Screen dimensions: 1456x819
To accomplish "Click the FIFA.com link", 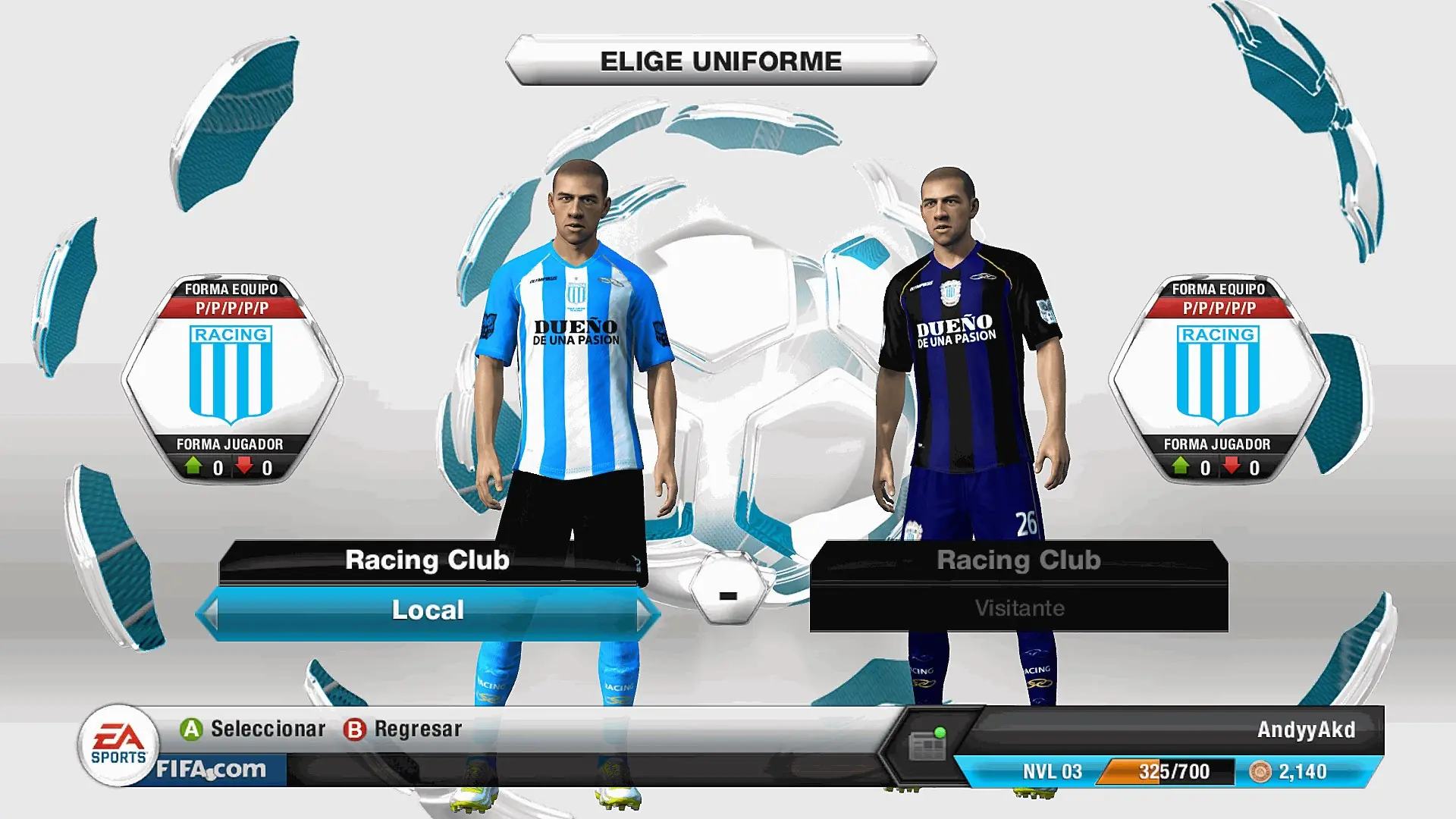I will tap(212, 770).
